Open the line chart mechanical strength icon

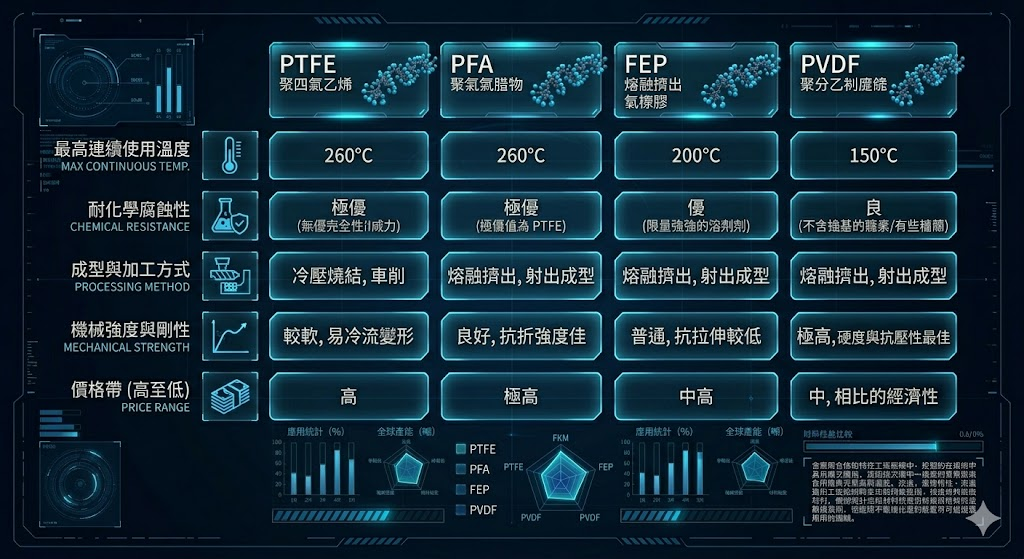point(231,336)
